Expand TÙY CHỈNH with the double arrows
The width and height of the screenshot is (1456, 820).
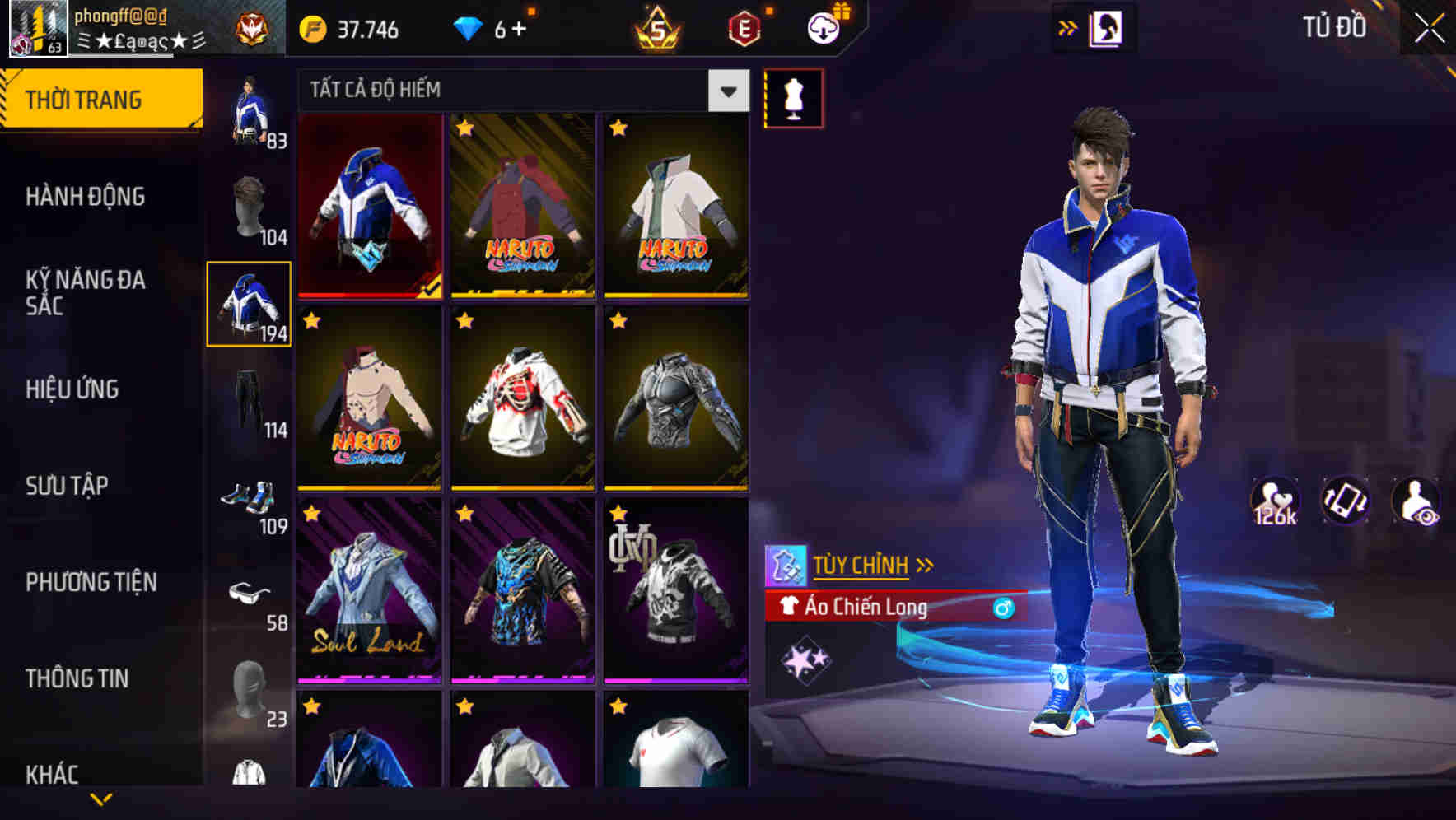(x=926, y=565)
